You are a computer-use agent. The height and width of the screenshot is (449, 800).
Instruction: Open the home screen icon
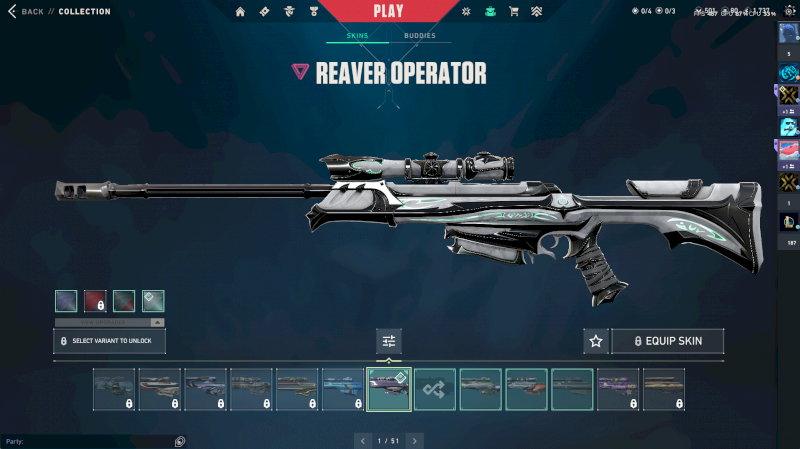point(240,12)
